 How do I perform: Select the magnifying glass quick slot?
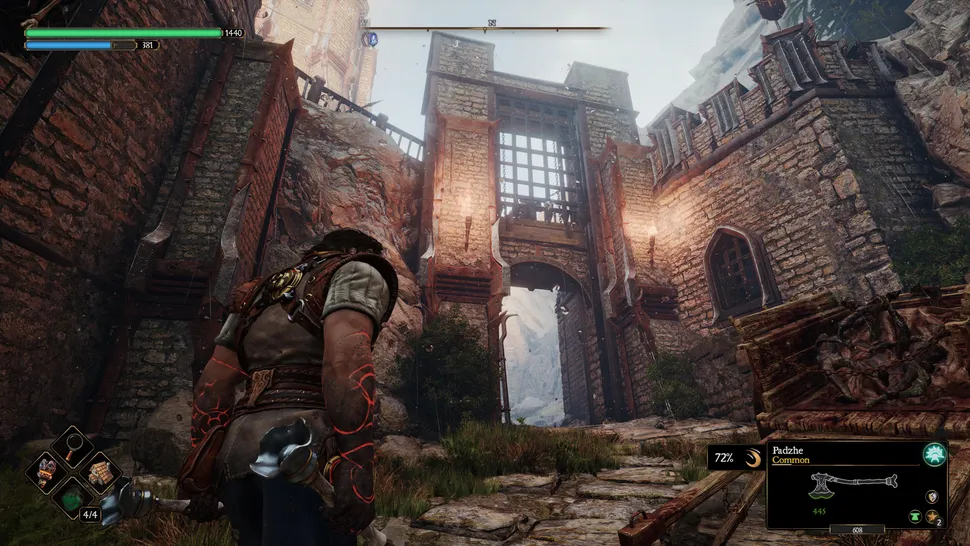(x=73, y=447)
